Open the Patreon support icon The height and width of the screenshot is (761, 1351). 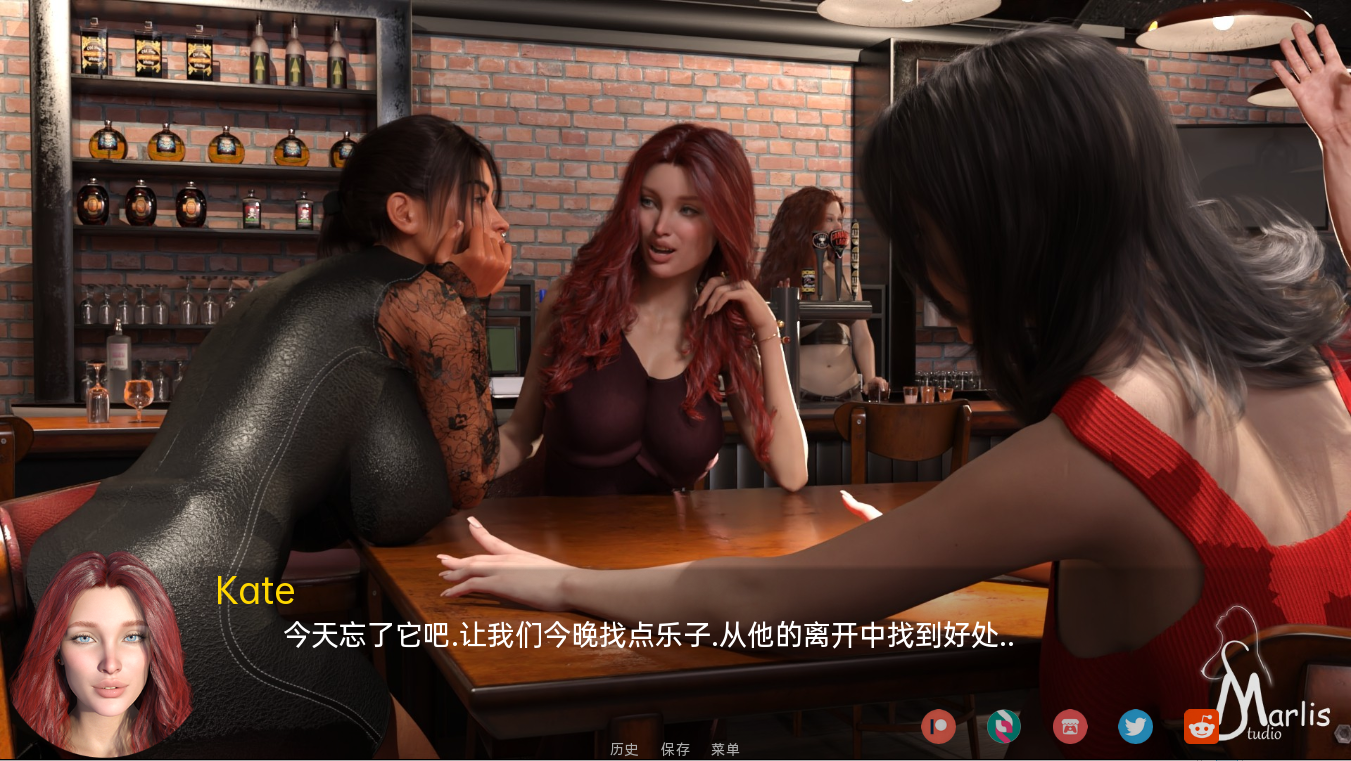point(938,727)
